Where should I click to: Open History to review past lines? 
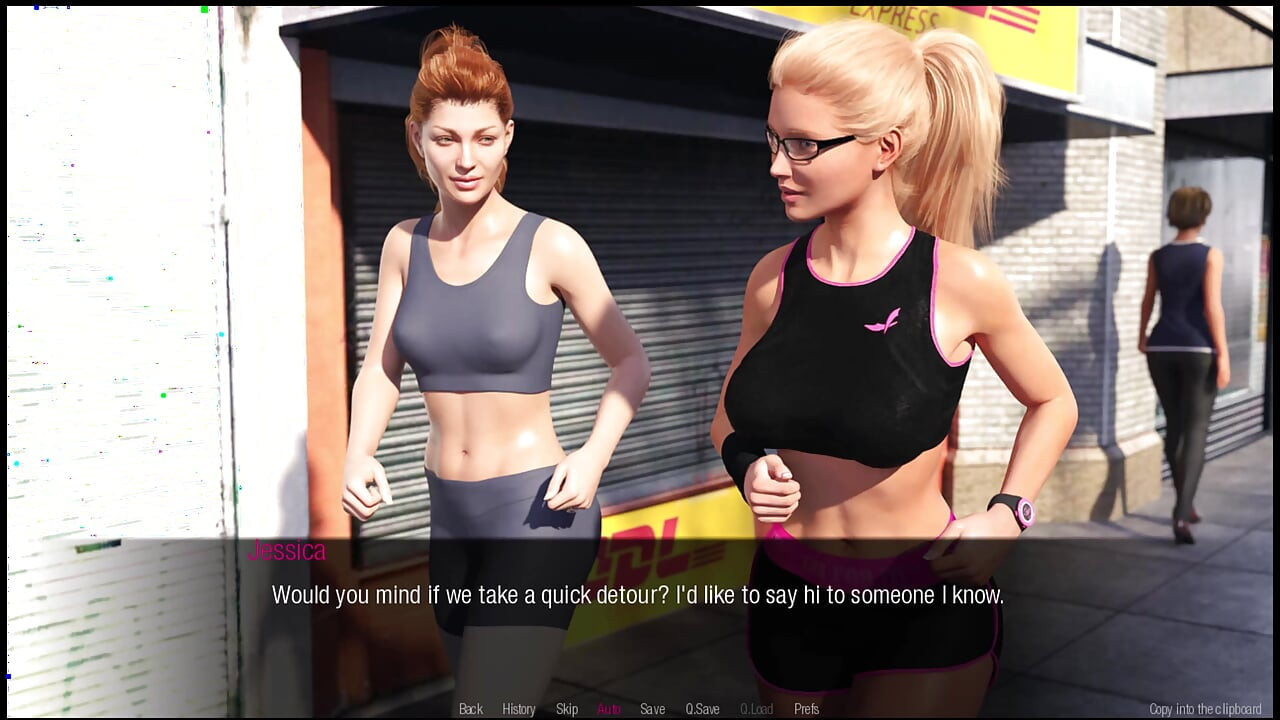click(x=518, y=709)
